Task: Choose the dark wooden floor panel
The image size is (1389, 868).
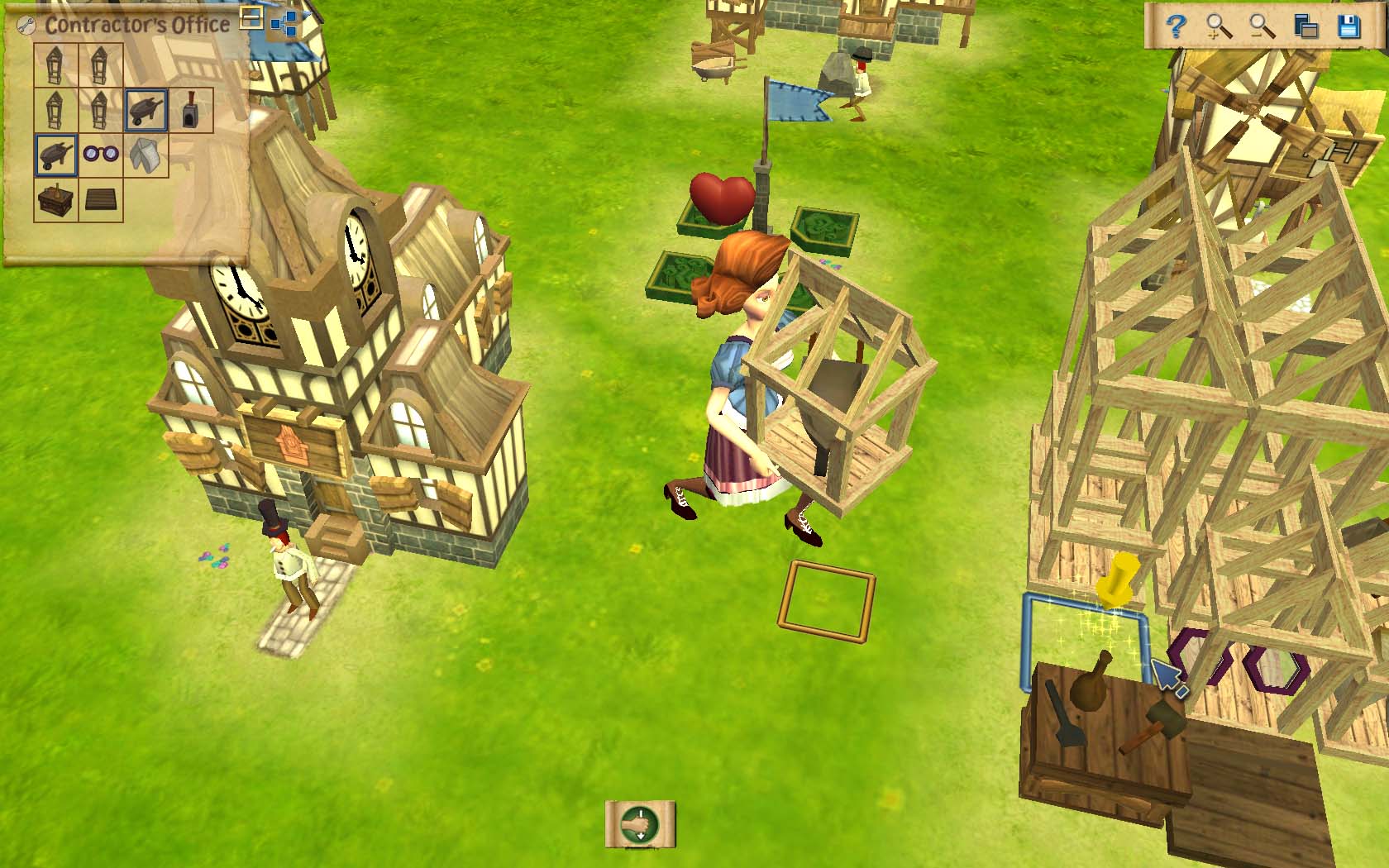Action: pos(101,199)
